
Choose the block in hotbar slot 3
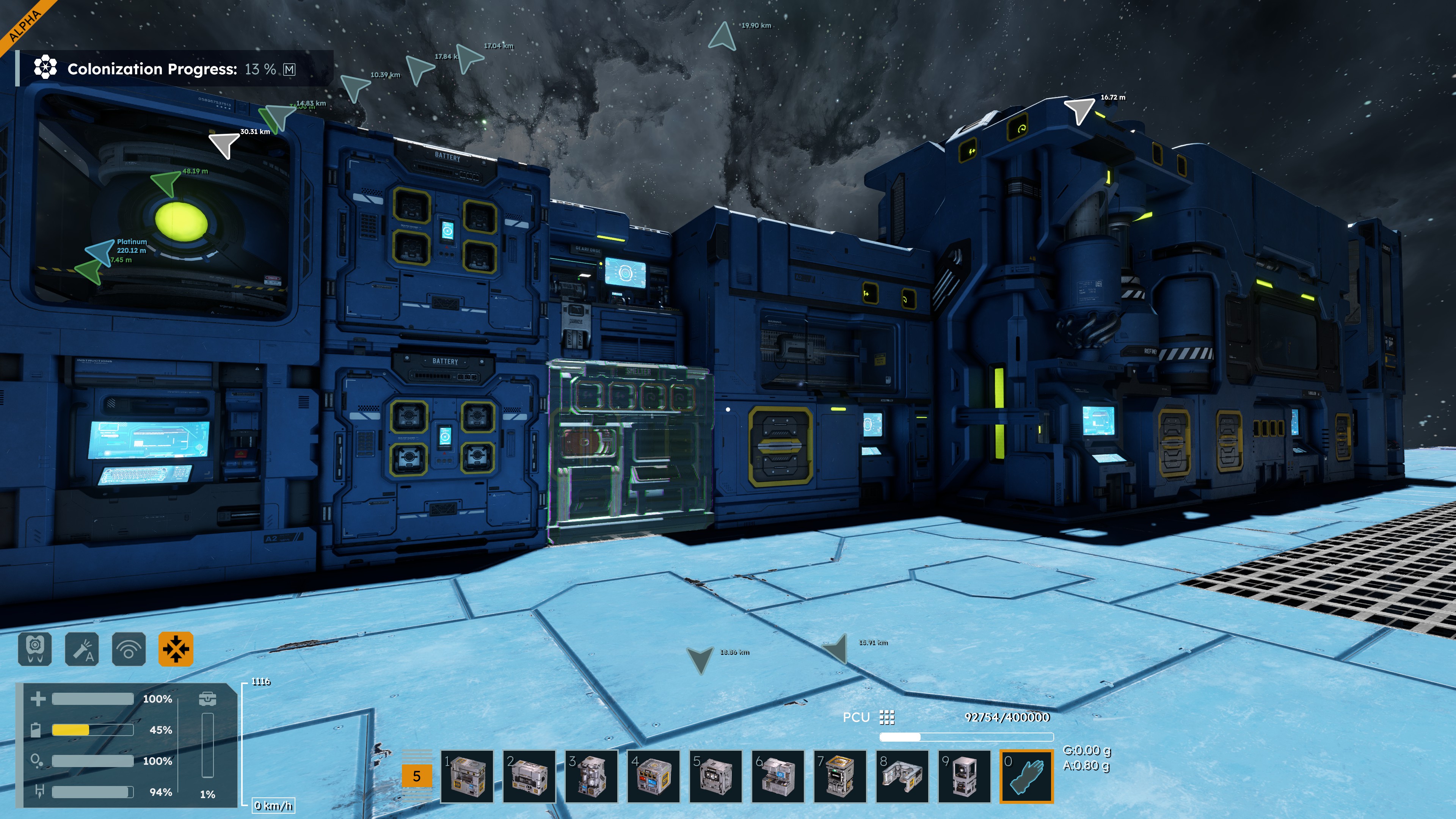591,776
